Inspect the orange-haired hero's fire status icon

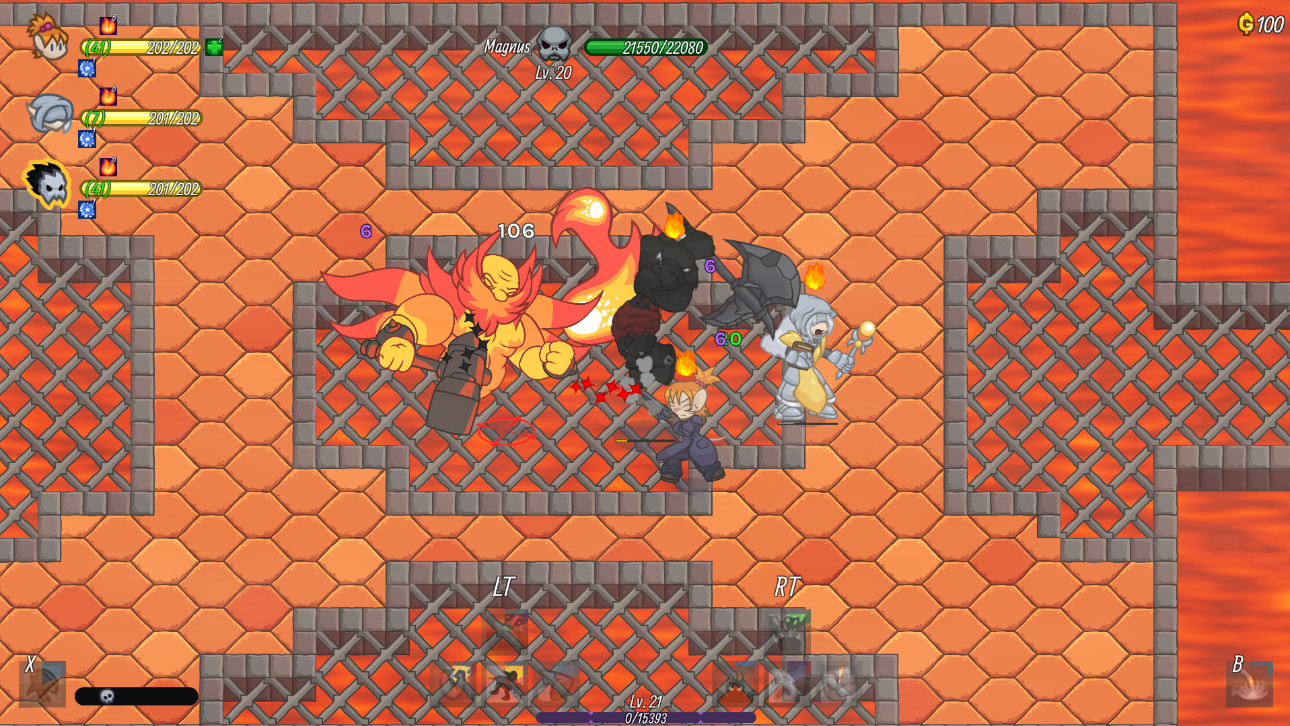(108, 25)
